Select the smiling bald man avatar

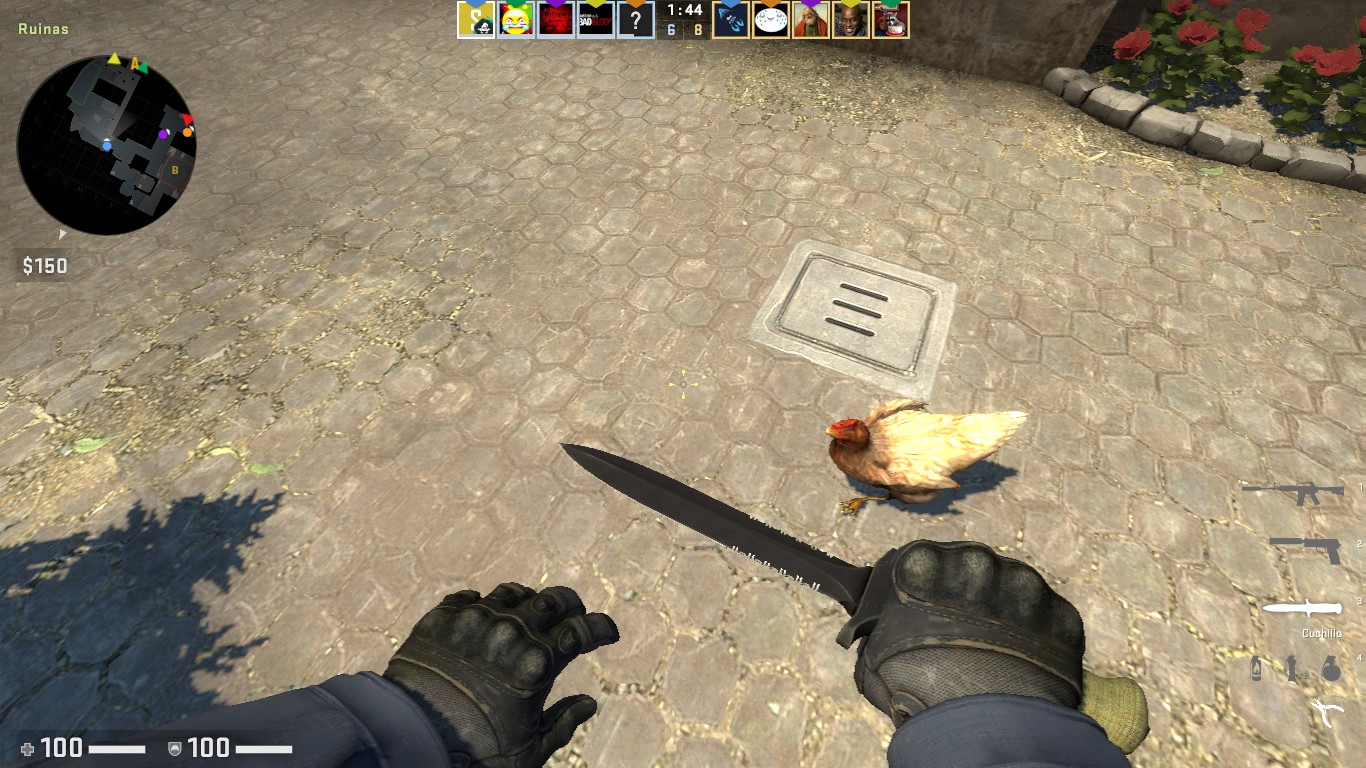click(851, 19)
